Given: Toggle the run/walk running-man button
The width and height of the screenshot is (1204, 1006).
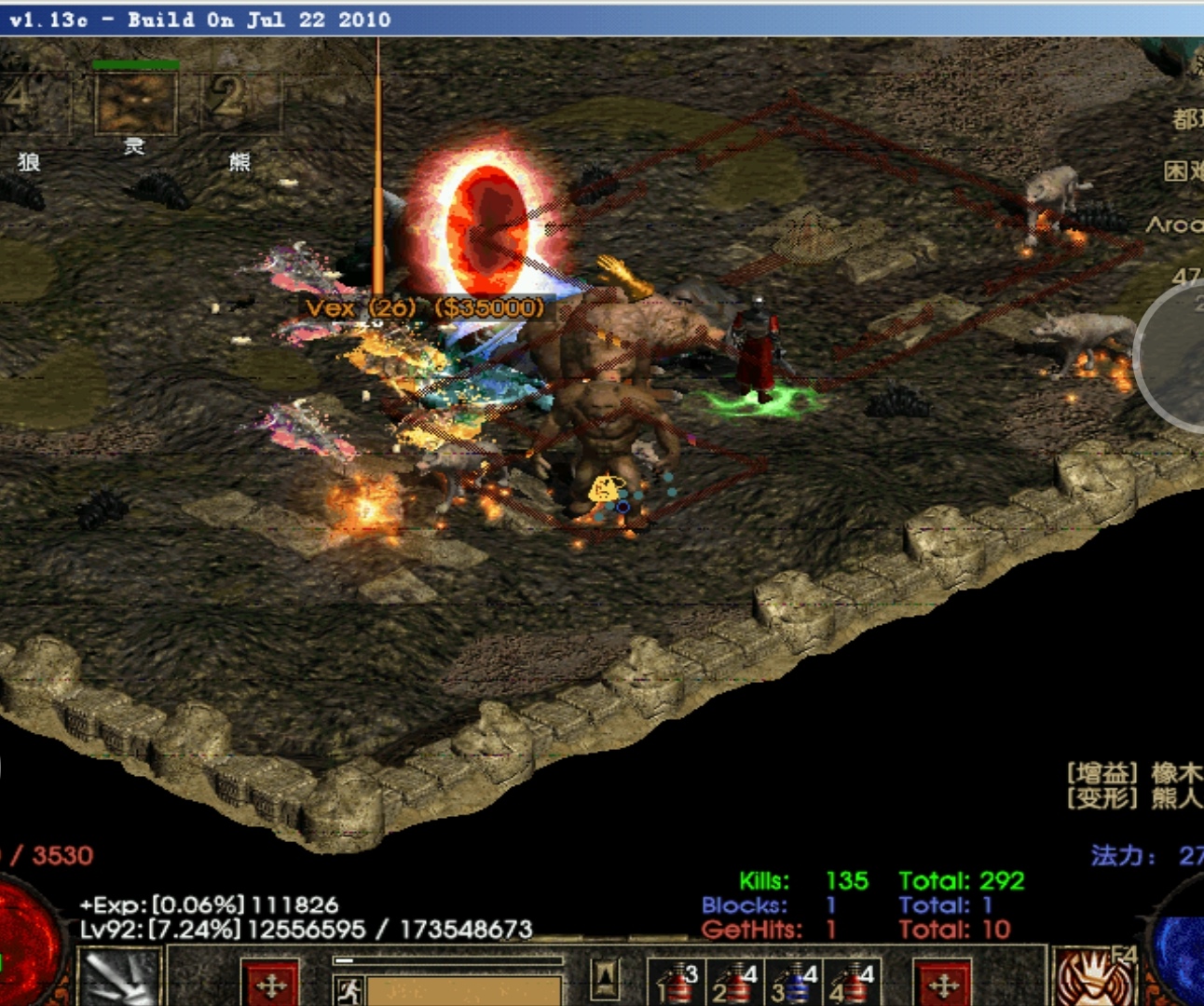Looking at the screenshot, I should tap(349, 990).
